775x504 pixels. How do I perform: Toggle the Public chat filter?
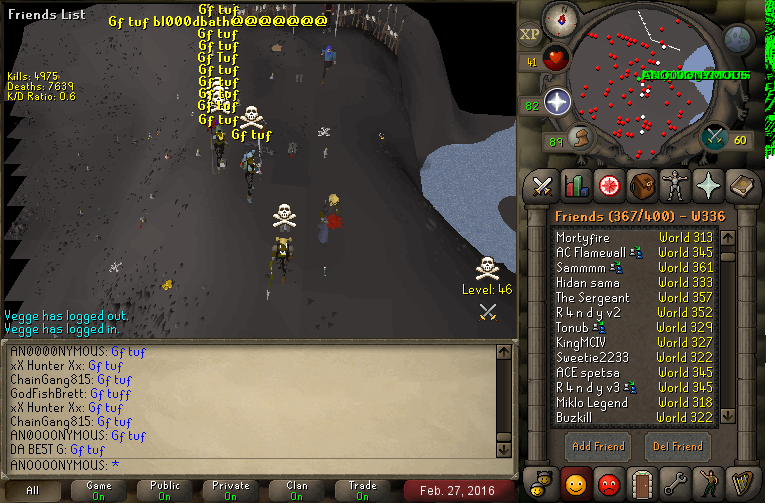[165, 490]
